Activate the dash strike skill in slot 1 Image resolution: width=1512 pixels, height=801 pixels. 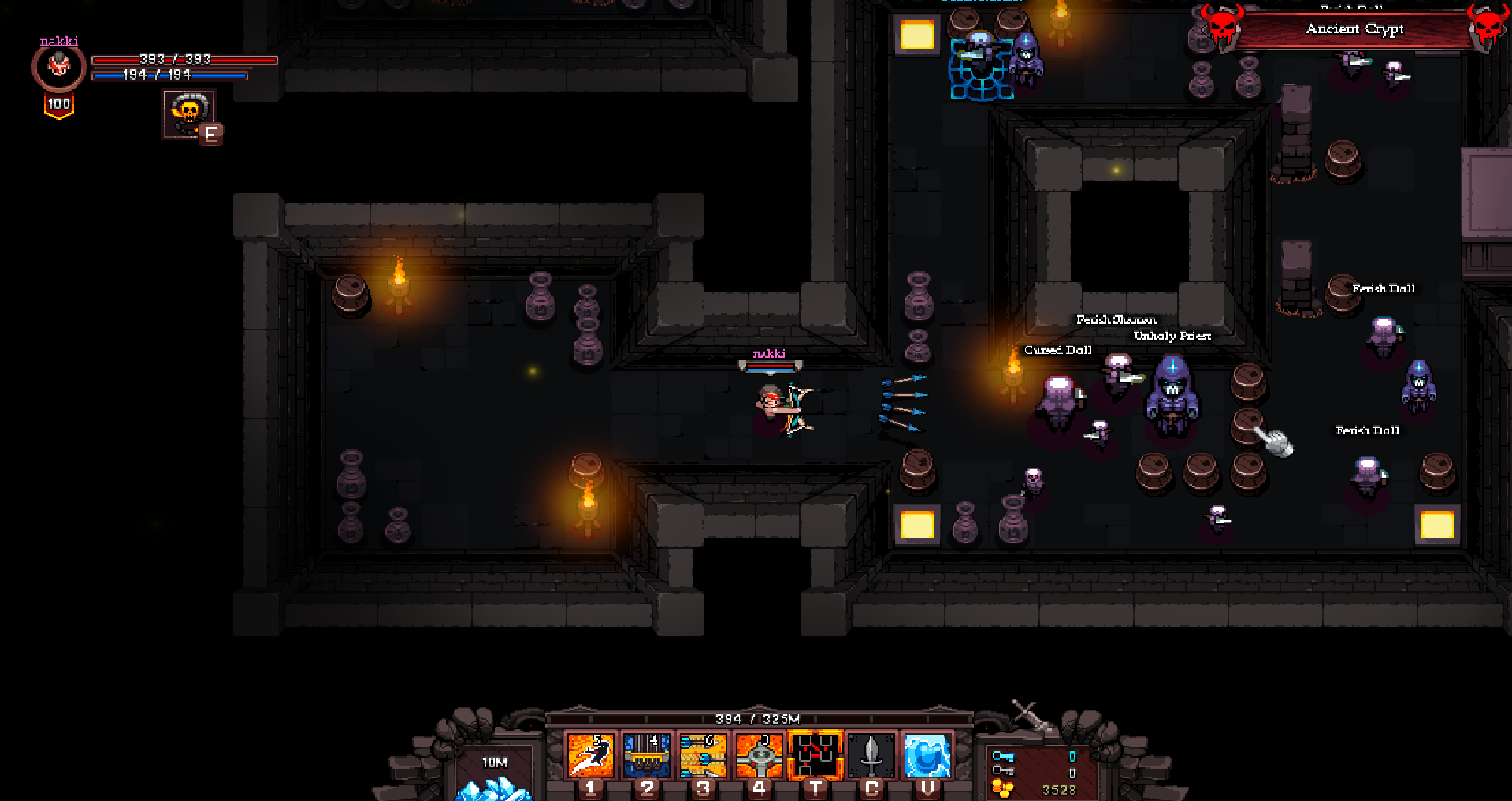590,755
